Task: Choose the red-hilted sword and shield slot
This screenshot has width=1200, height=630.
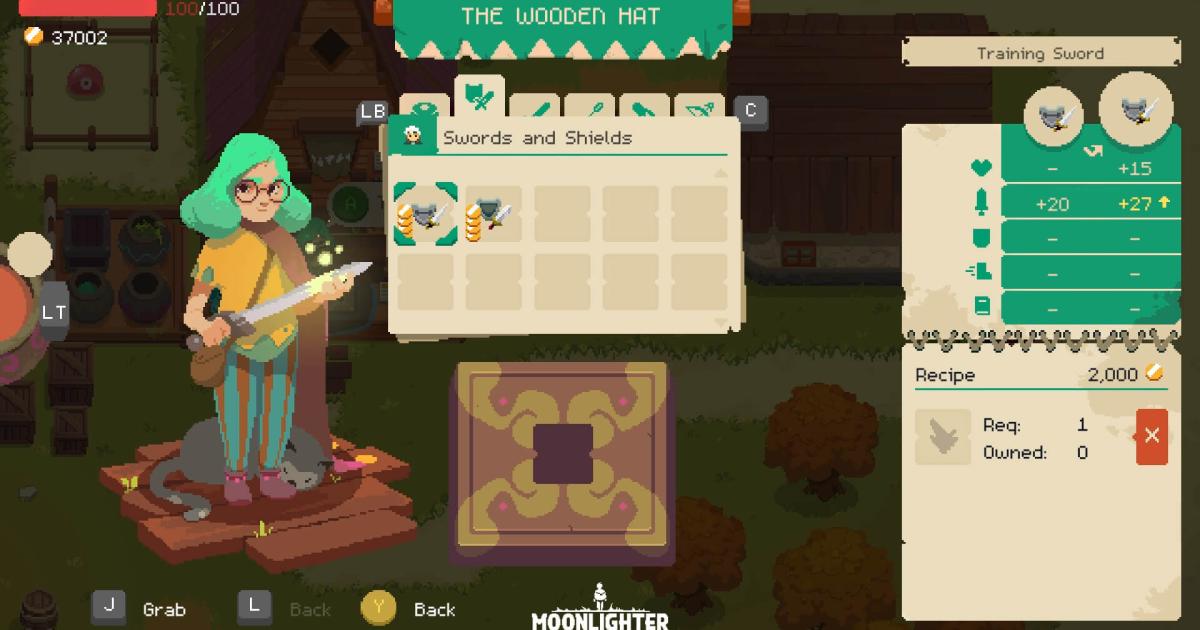Action: tap(493, 213)
